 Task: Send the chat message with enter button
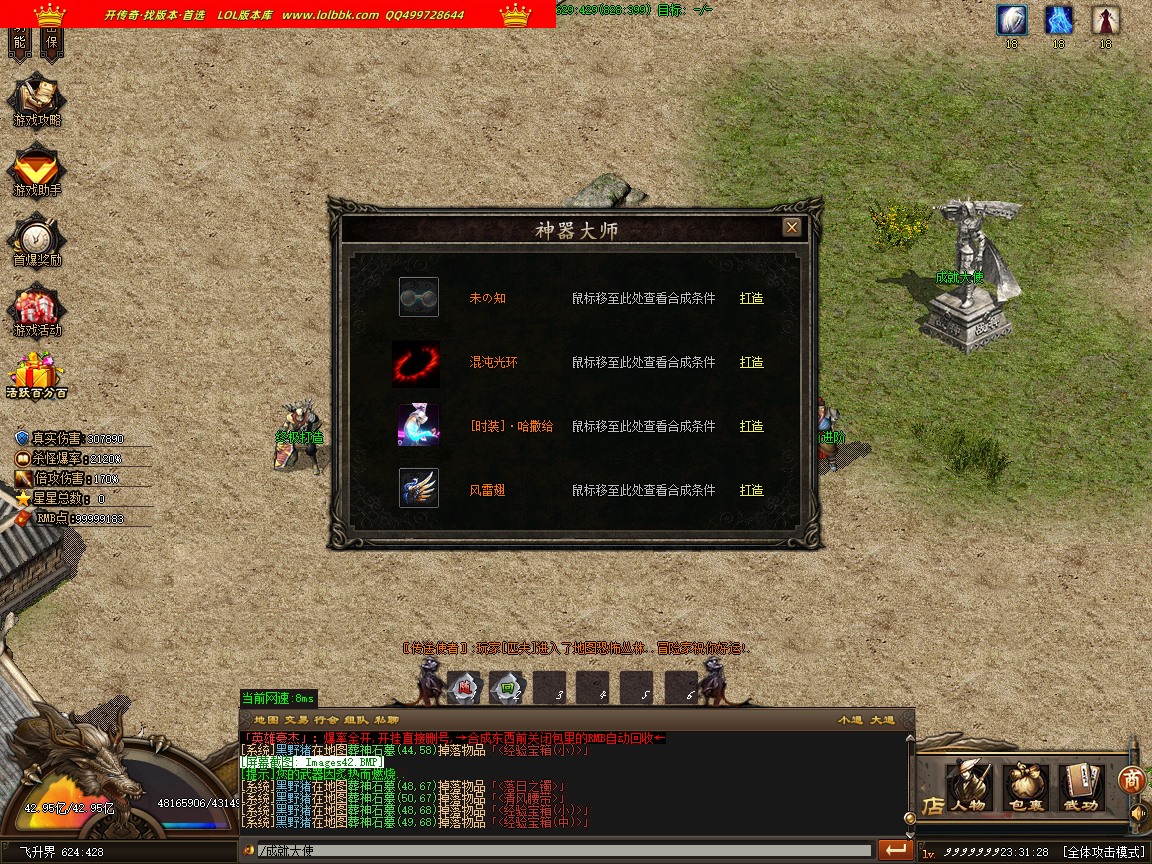896,850
